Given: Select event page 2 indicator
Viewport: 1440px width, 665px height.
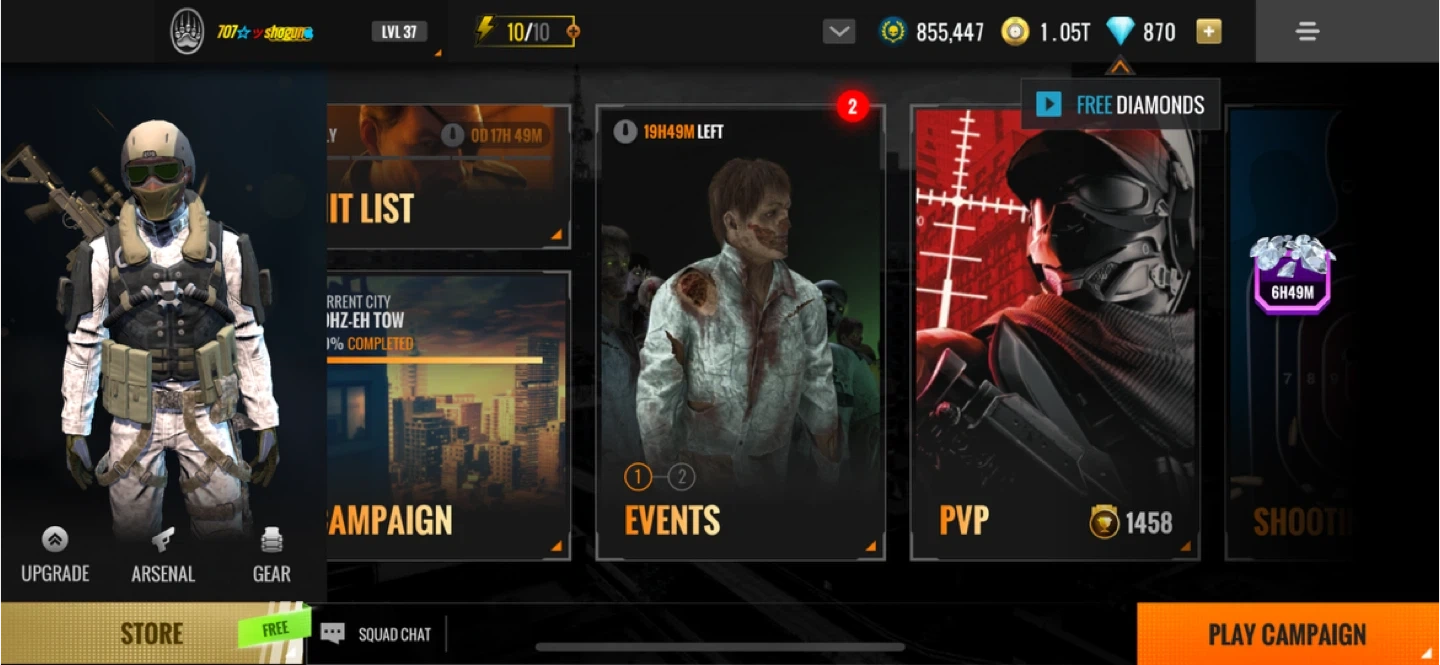Looking at the screenshot, I should pos(681,477).
